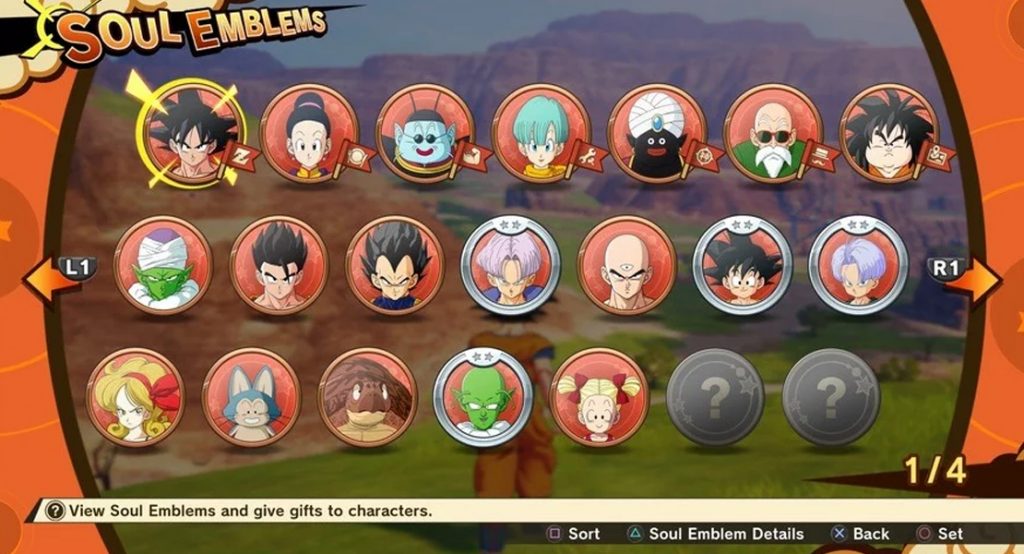Select bald three-eyed Tien's emblem

click(x=627, y=266)
